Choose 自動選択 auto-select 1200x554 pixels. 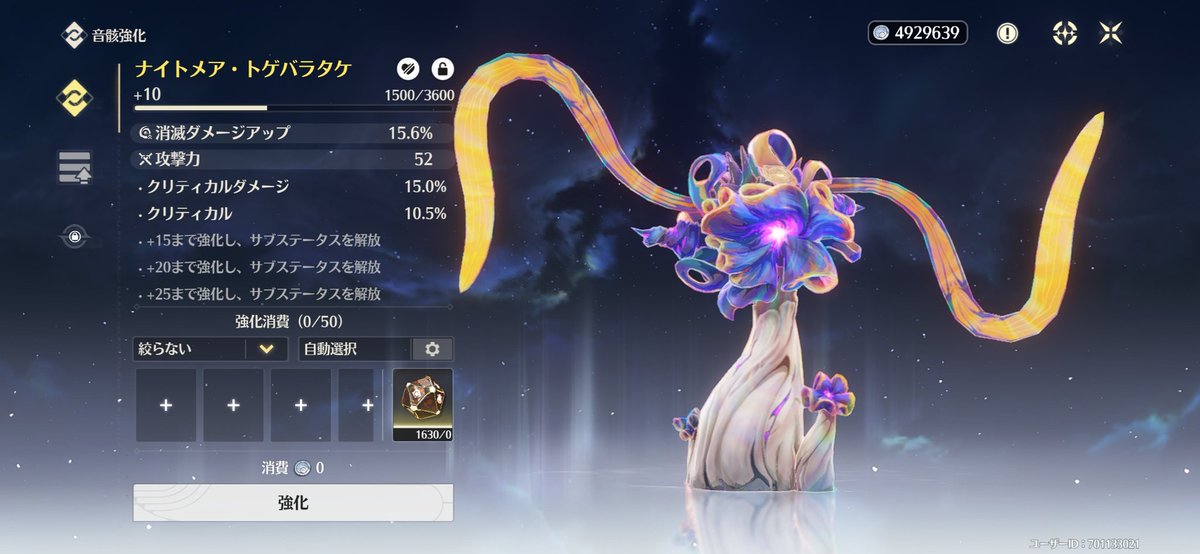(356, 349)
